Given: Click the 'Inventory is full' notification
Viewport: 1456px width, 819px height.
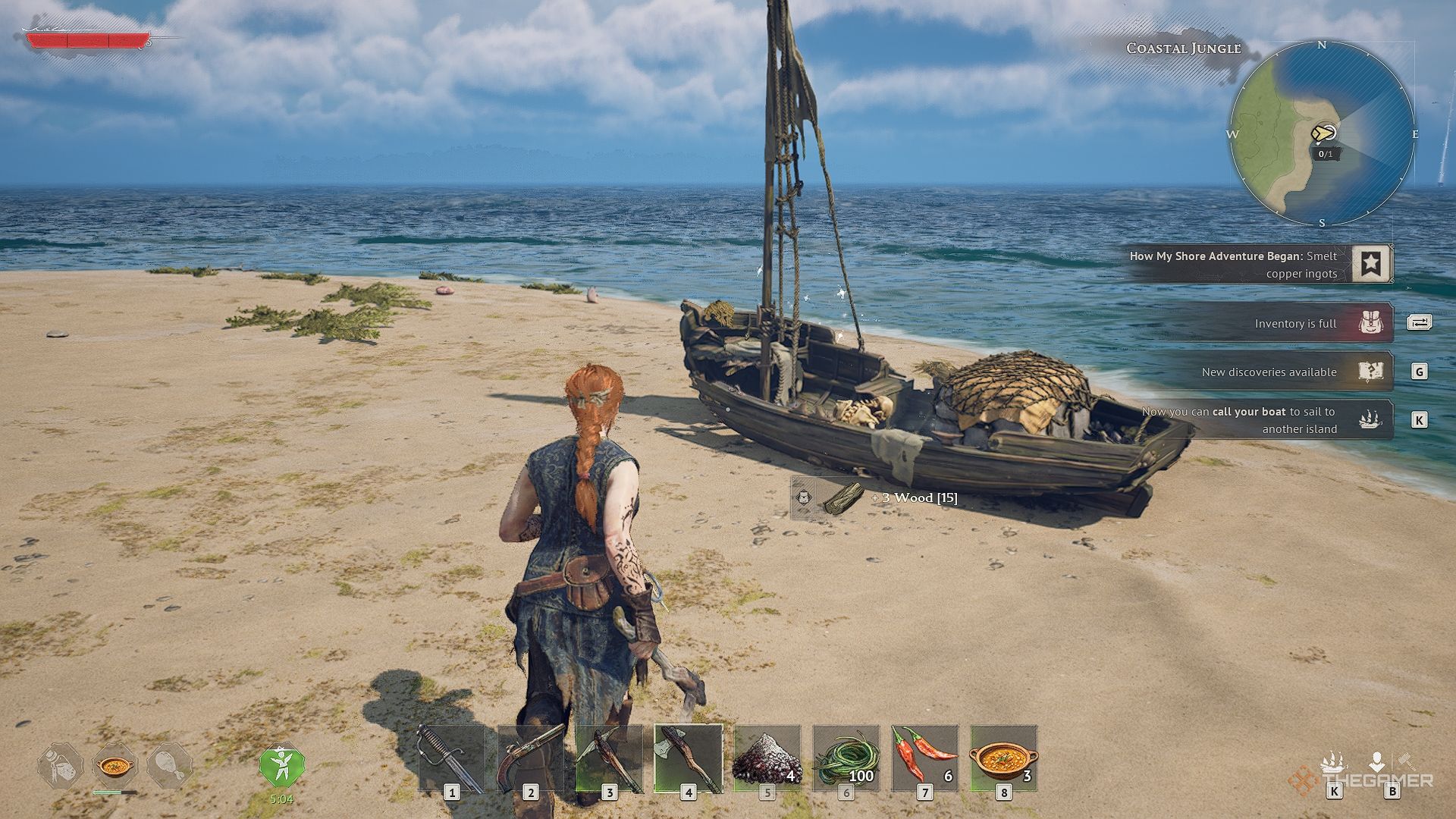Looking at the screenshot, I should pyautogui.click(x=1295, y=324).
